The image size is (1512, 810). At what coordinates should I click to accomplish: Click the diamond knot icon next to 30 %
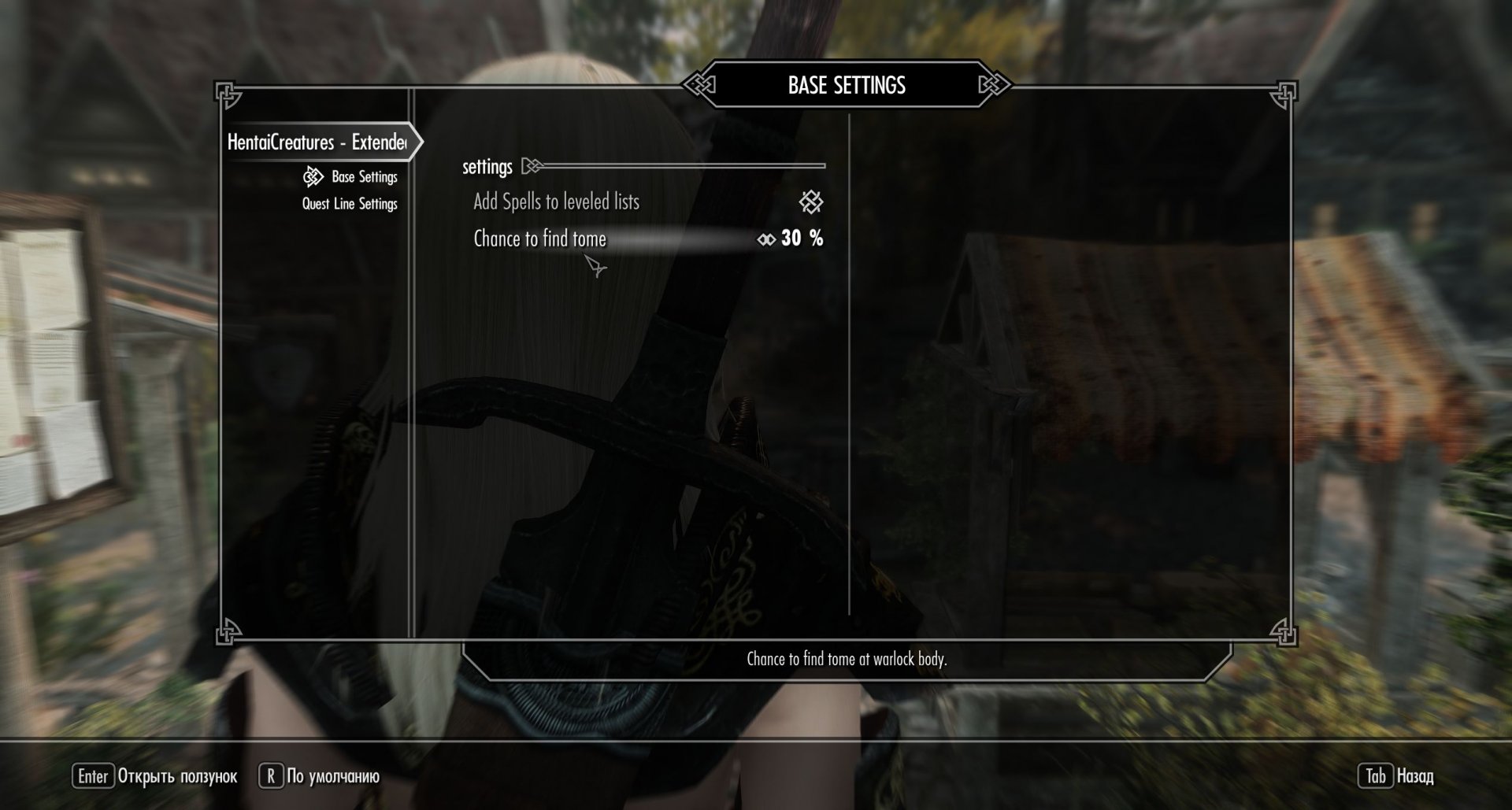[x=765, y=239]
